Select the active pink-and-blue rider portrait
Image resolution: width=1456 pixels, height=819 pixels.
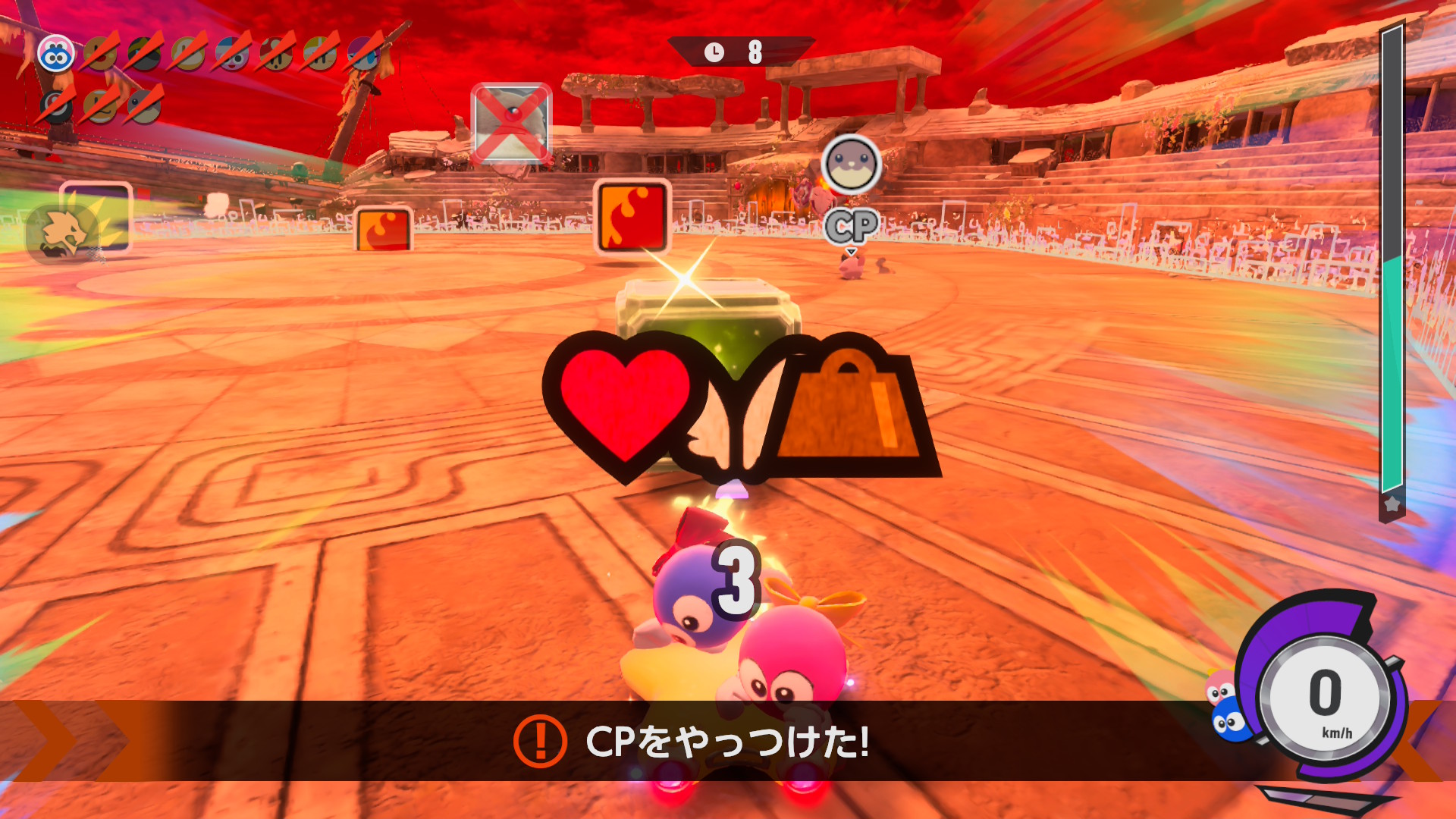pyautogui.click(x=56, y=54)
